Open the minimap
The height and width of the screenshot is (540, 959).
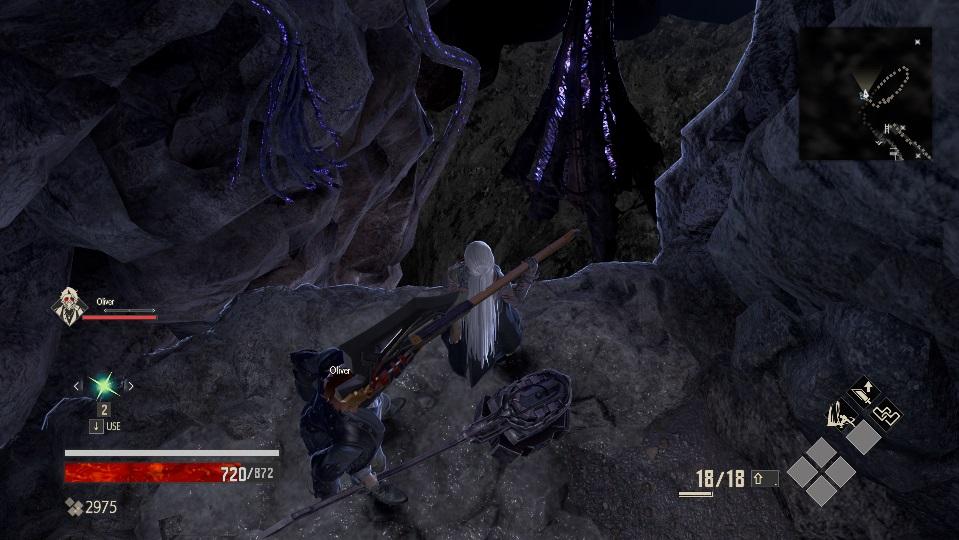click(865, 94)
